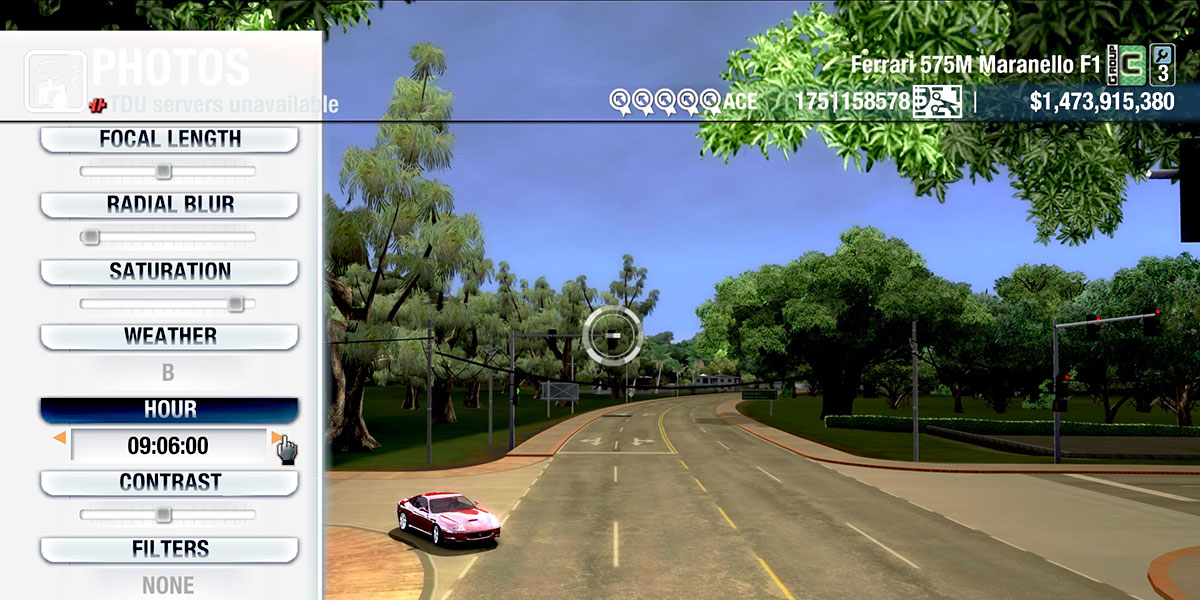
Task: Click the Focal Length slider handle
Action: pyautogui.click(x=163, y=172)
